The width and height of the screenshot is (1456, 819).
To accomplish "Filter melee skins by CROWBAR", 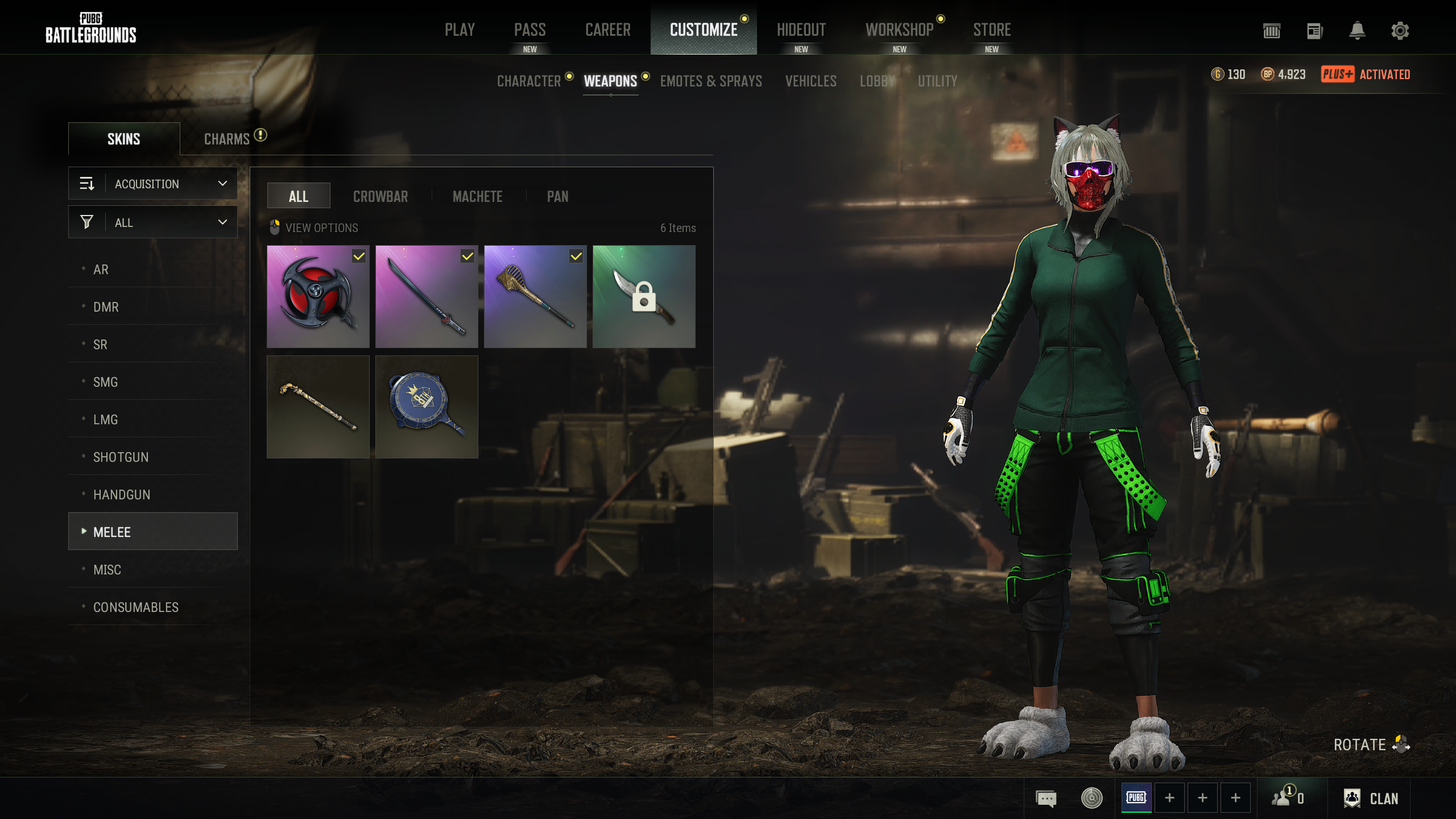I will (380, 197).
